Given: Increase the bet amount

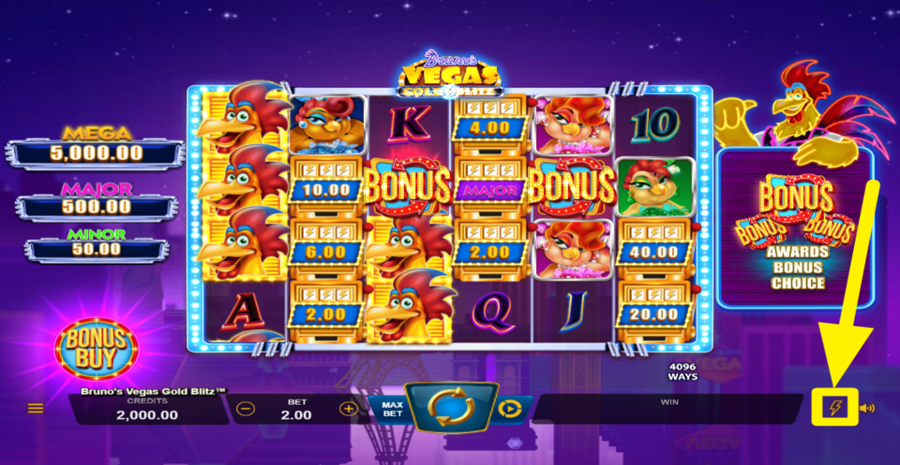Looking at the screenshot, I should [x=348, y=408].
